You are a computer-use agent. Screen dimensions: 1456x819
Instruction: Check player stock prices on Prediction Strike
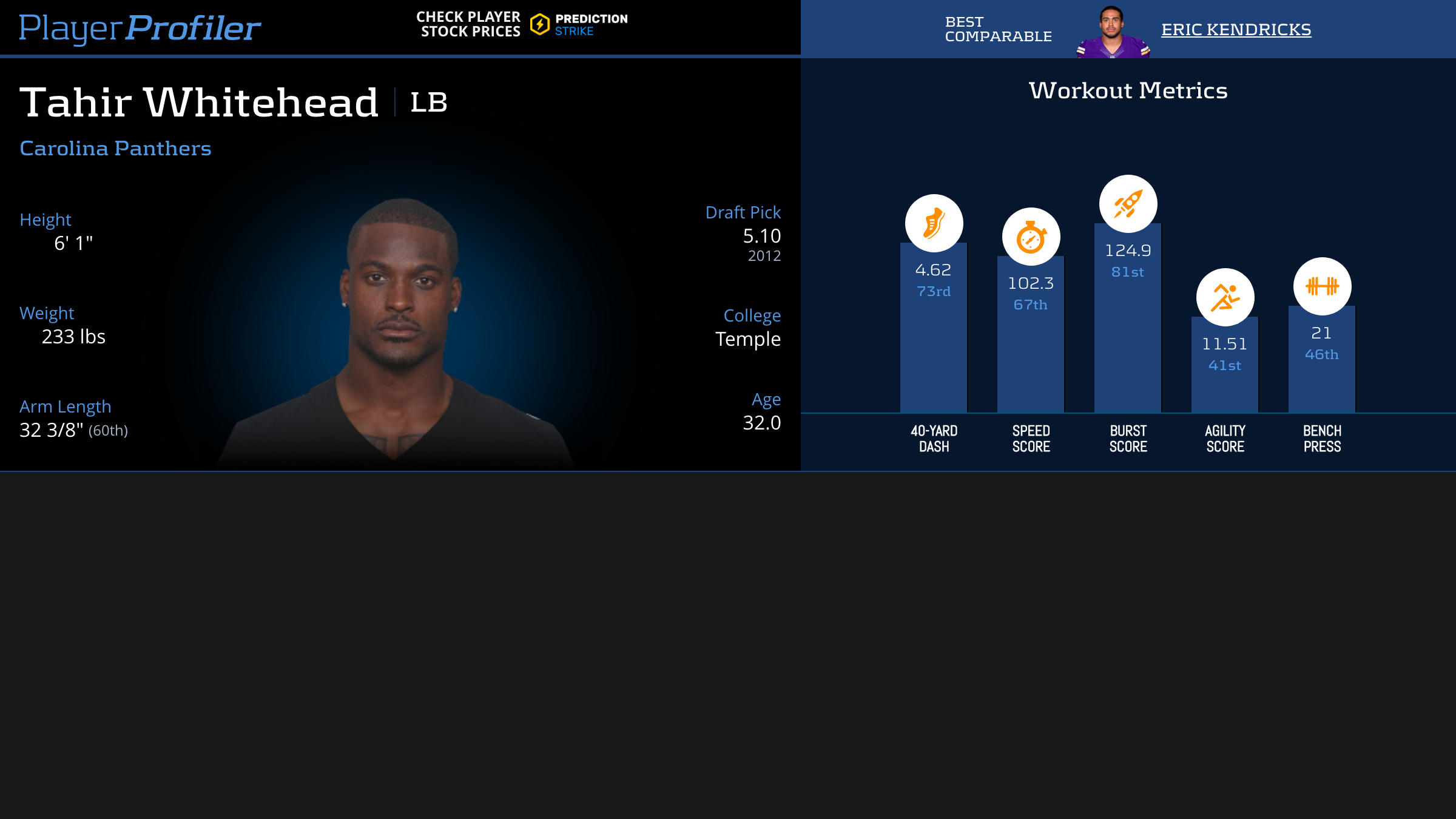pyautogui.click(x=522, y=24)
